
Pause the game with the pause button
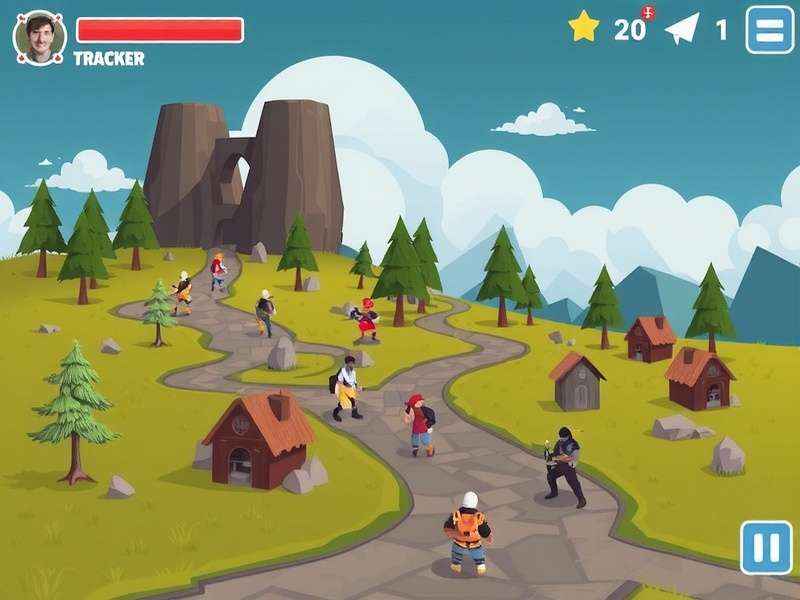tap(766, 547)
